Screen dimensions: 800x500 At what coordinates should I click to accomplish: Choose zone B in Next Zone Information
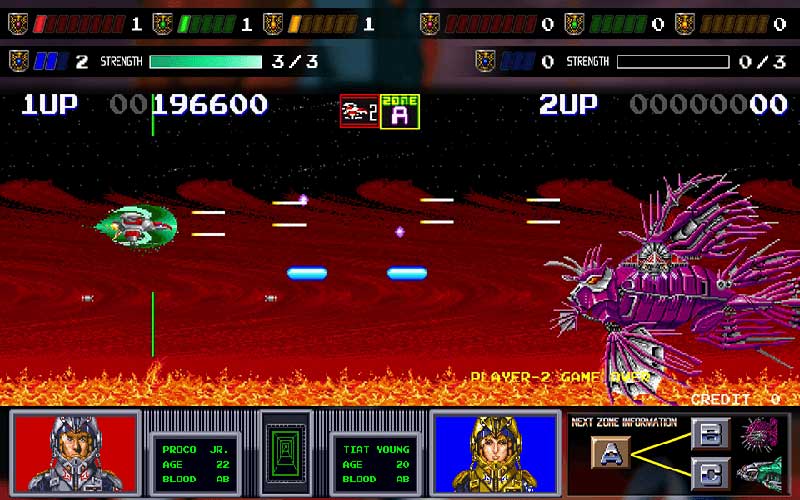coord(708,432)
